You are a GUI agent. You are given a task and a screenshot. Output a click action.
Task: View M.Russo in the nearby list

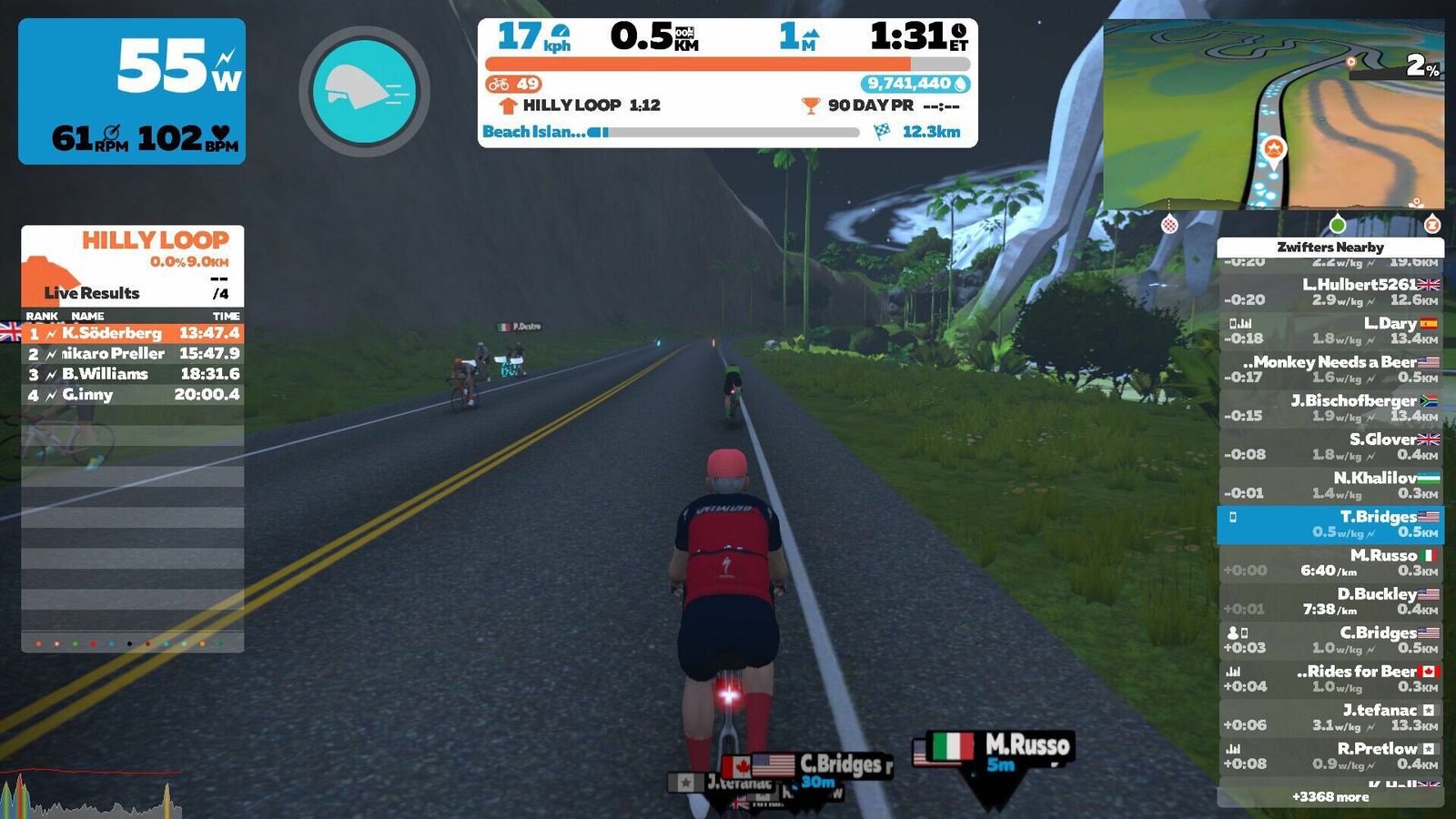click(1330, 562)
